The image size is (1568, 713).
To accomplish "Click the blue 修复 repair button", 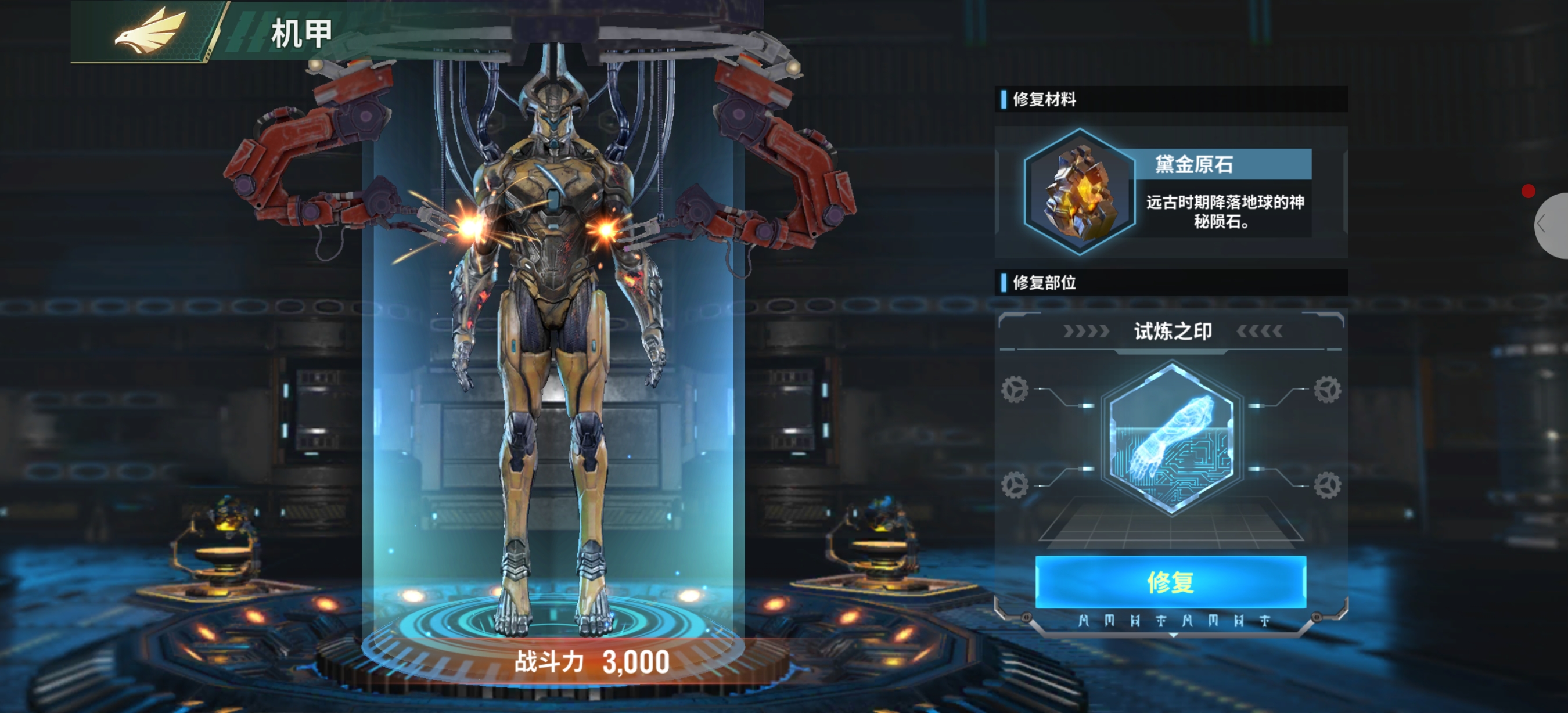I will click(1170, 582).
